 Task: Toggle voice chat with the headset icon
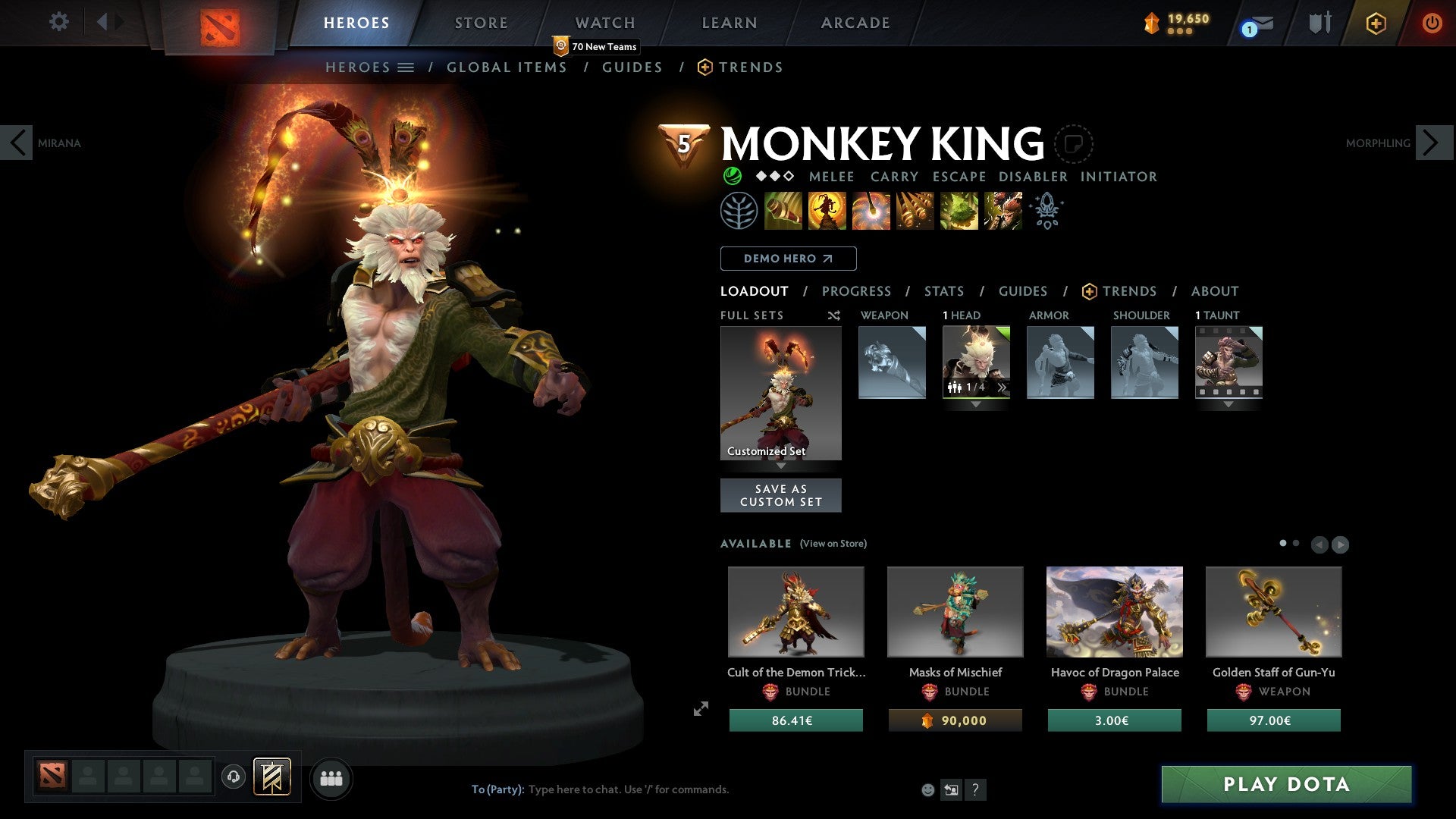(x=233, y=777)
